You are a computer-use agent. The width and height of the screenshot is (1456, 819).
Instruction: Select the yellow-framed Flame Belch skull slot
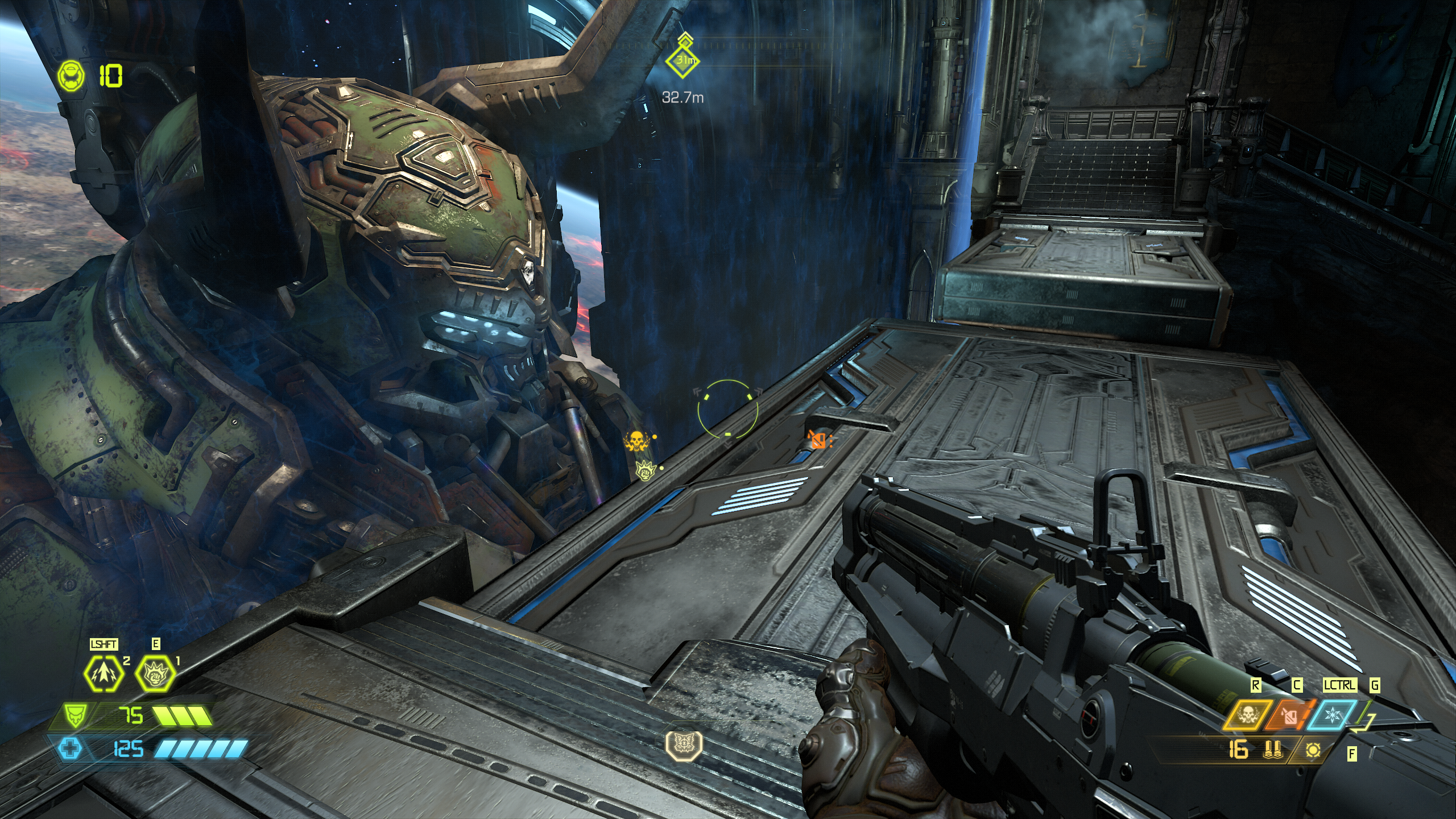[x=1248, y=714]
